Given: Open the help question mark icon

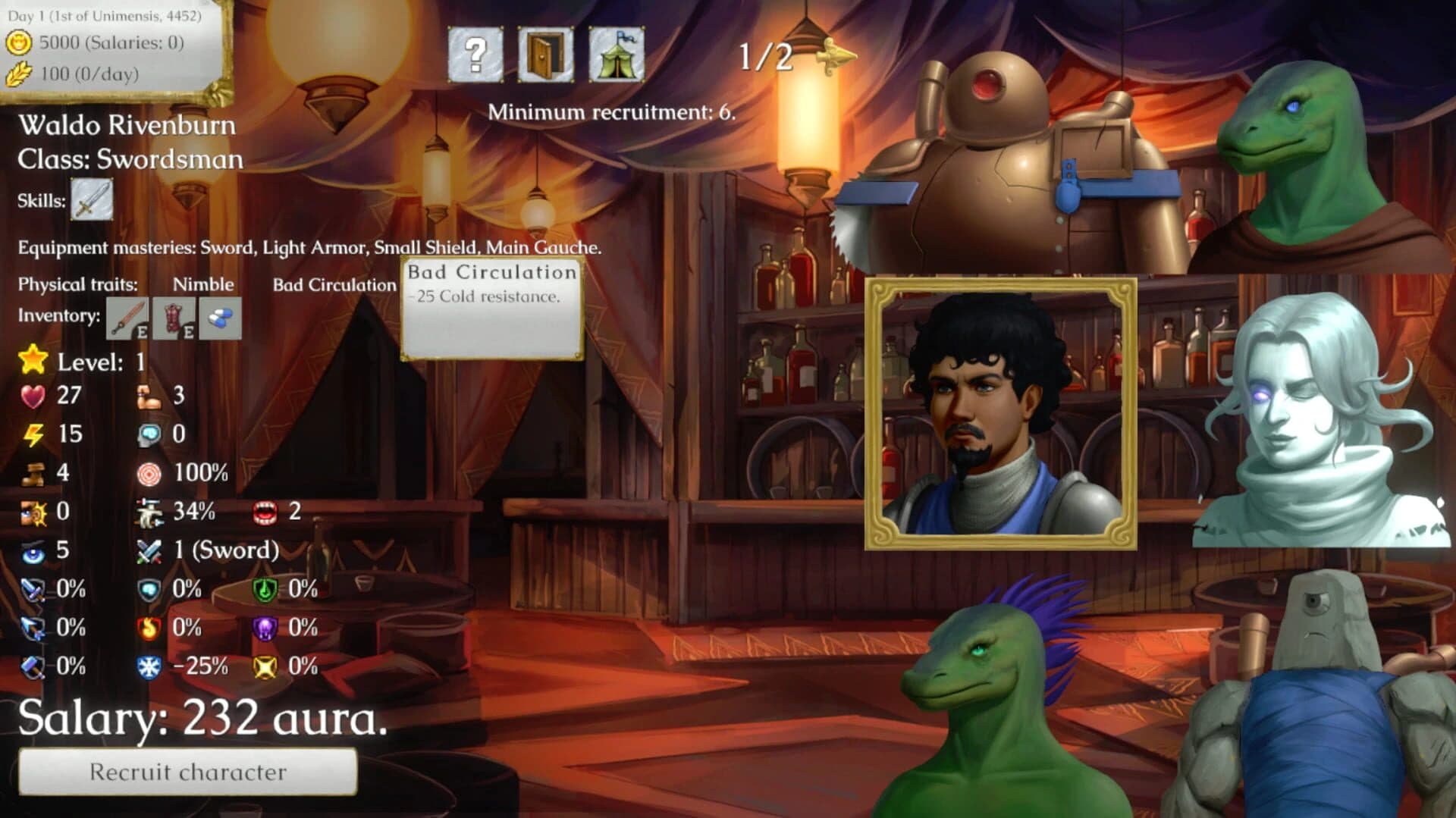Looking at the screenshot, I should 477,53.
